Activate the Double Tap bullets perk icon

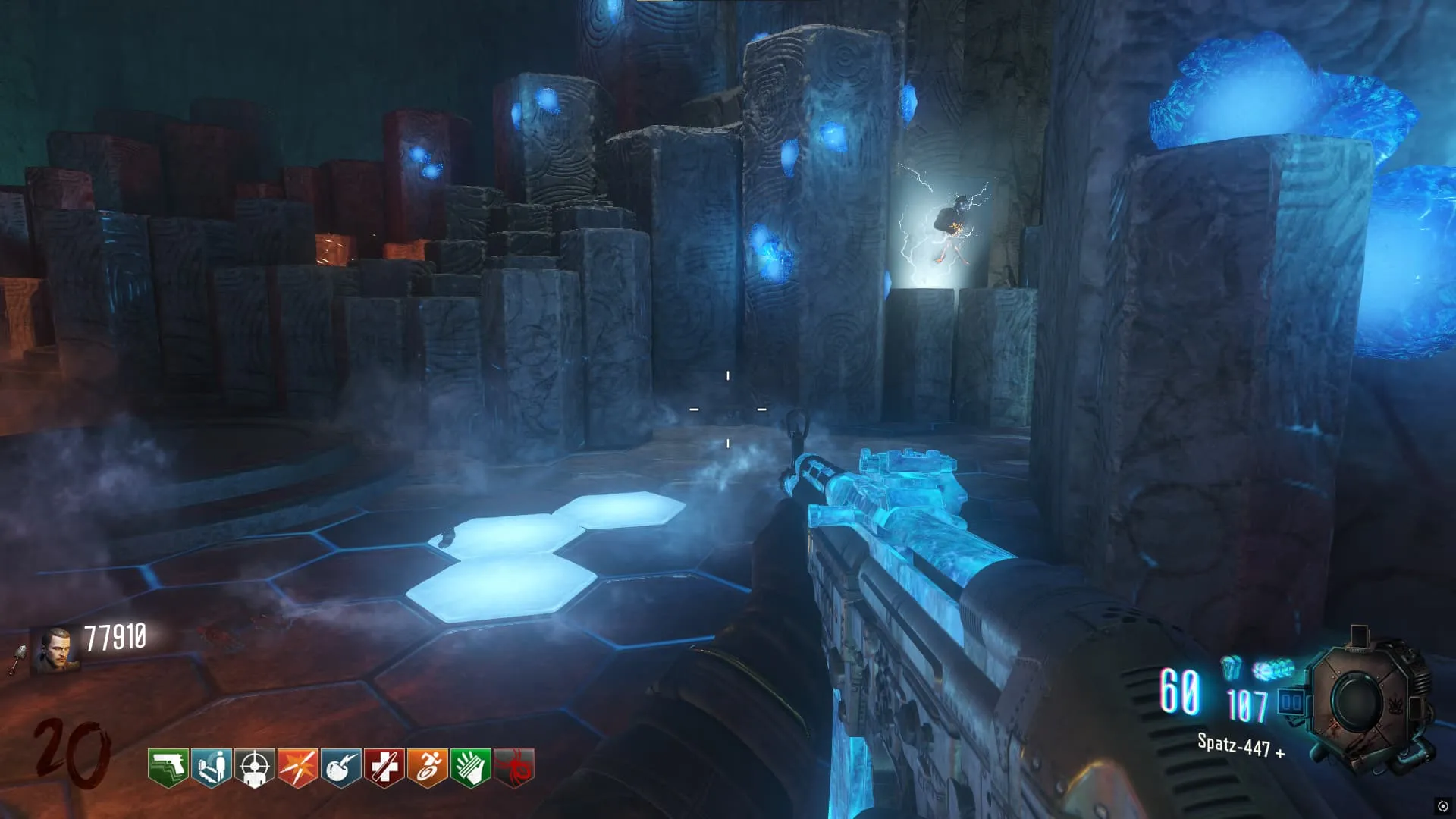(297, 767)
